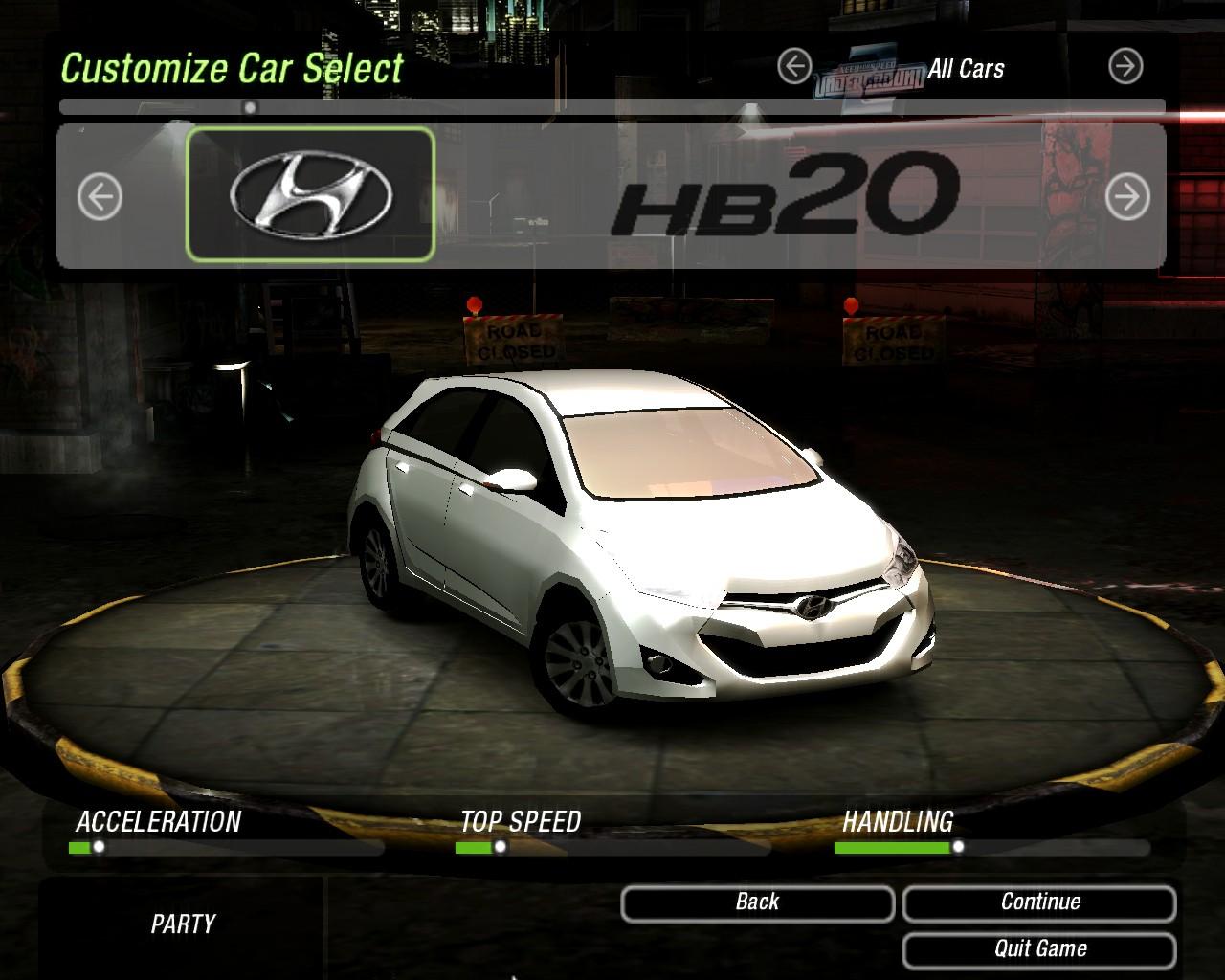Go back with the Back button
This screenshot has height=980, width=1225.
coord(757,902)
